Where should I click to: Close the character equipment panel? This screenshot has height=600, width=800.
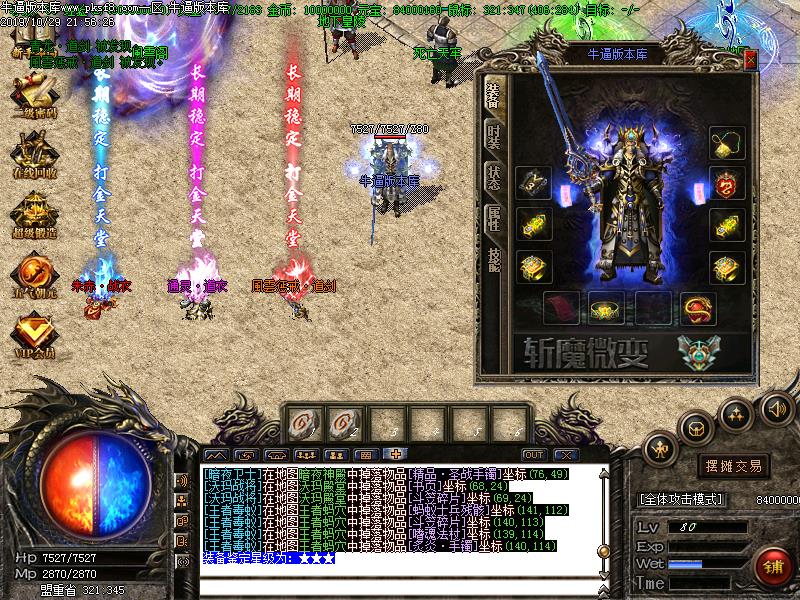point(750,59)
